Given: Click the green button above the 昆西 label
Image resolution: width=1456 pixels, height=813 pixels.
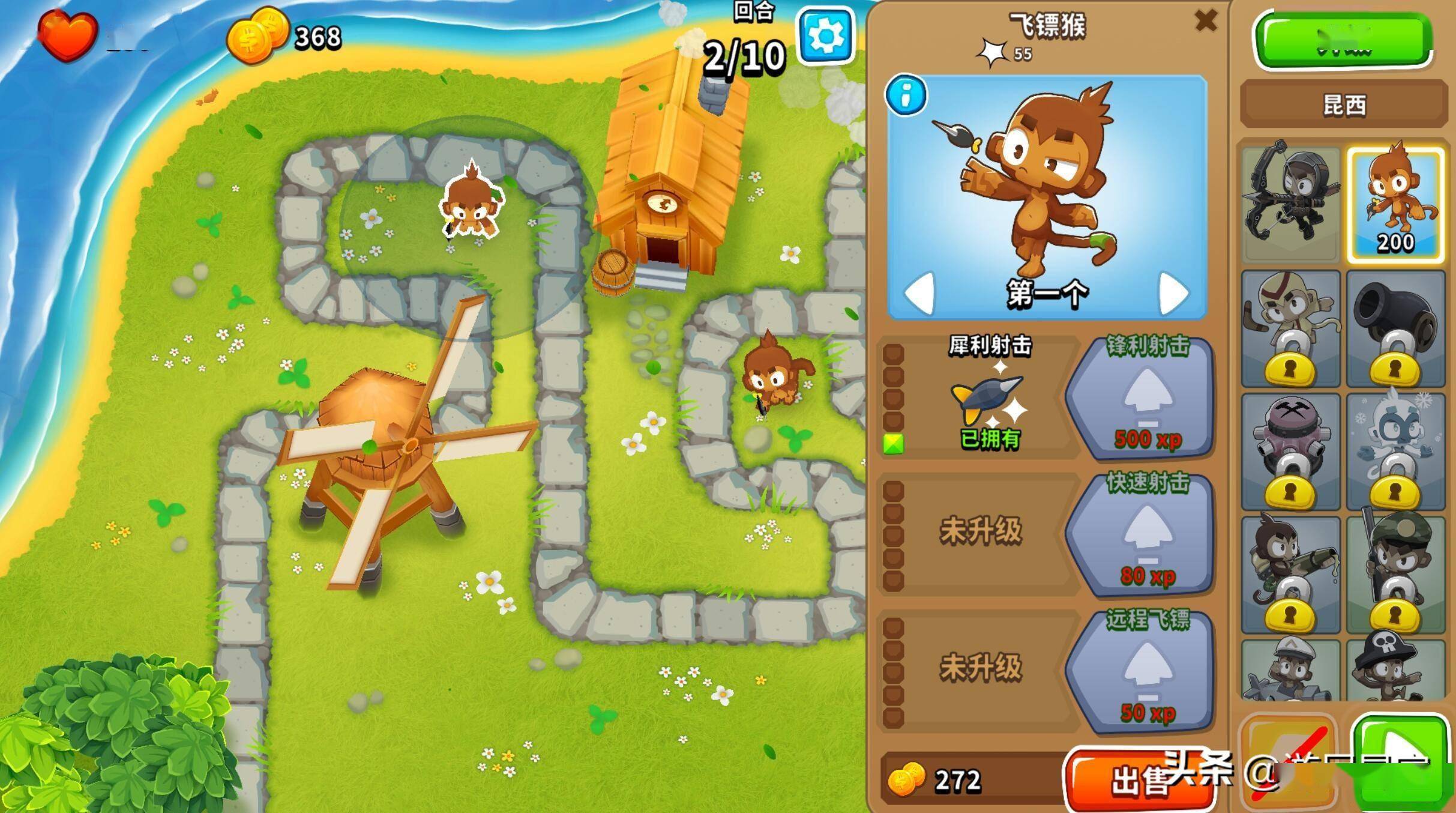Looking at the screenshot, I should coord(1343,41).
